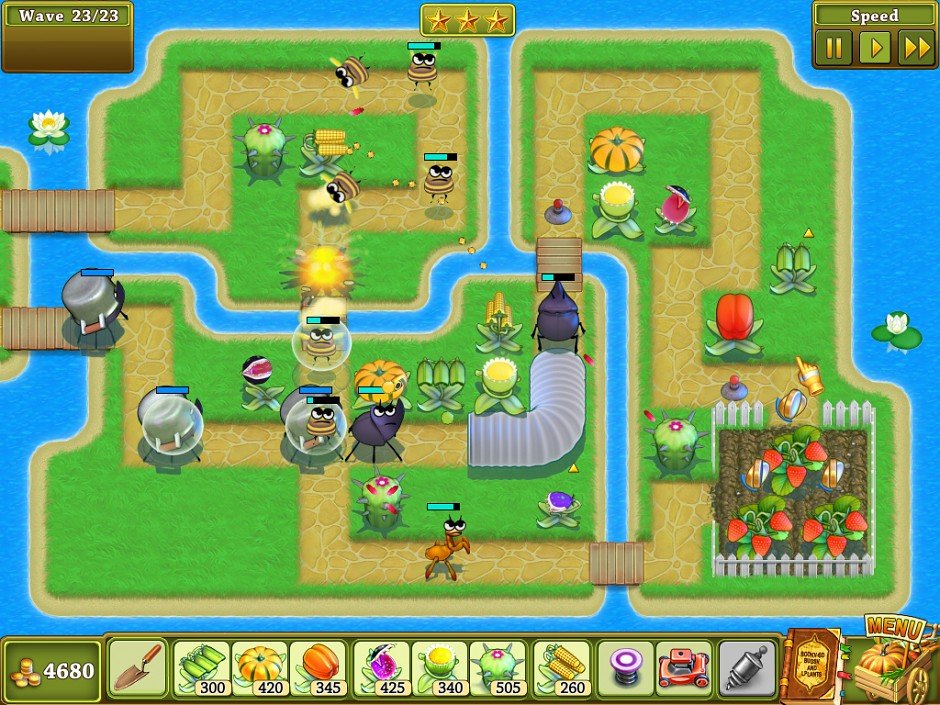940x705 pixels.
Task: Activate fast-forward speed
Action: tap(916, 47)
